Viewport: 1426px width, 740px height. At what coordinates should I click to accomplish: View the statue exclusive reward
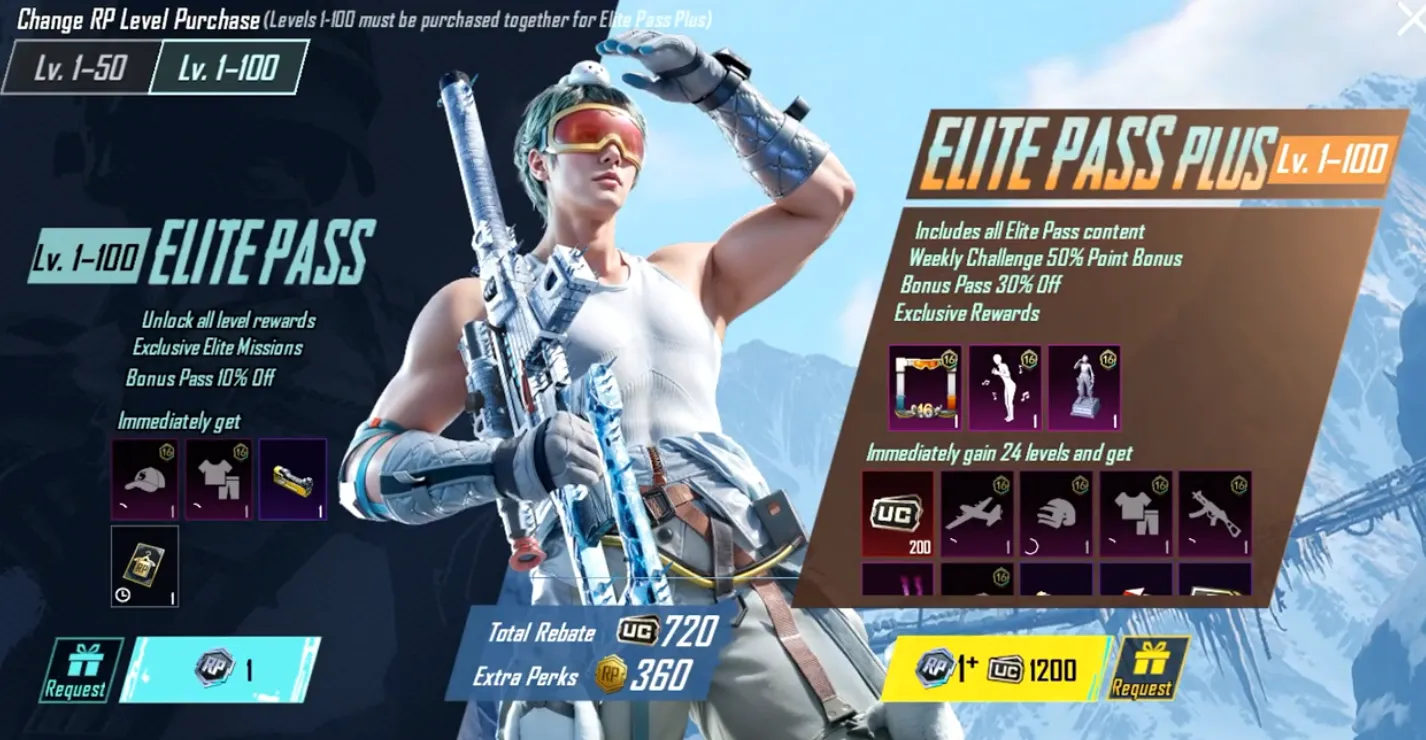click(1084, 388)
